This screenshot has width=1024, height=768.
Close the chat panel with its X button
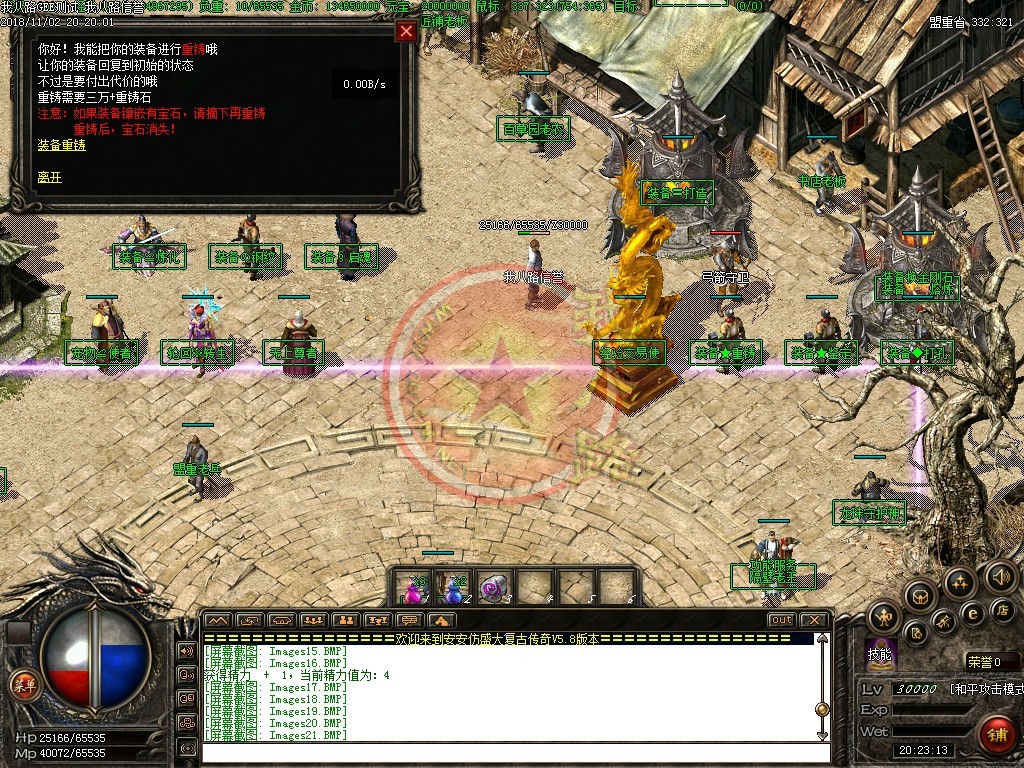point(813,620)
